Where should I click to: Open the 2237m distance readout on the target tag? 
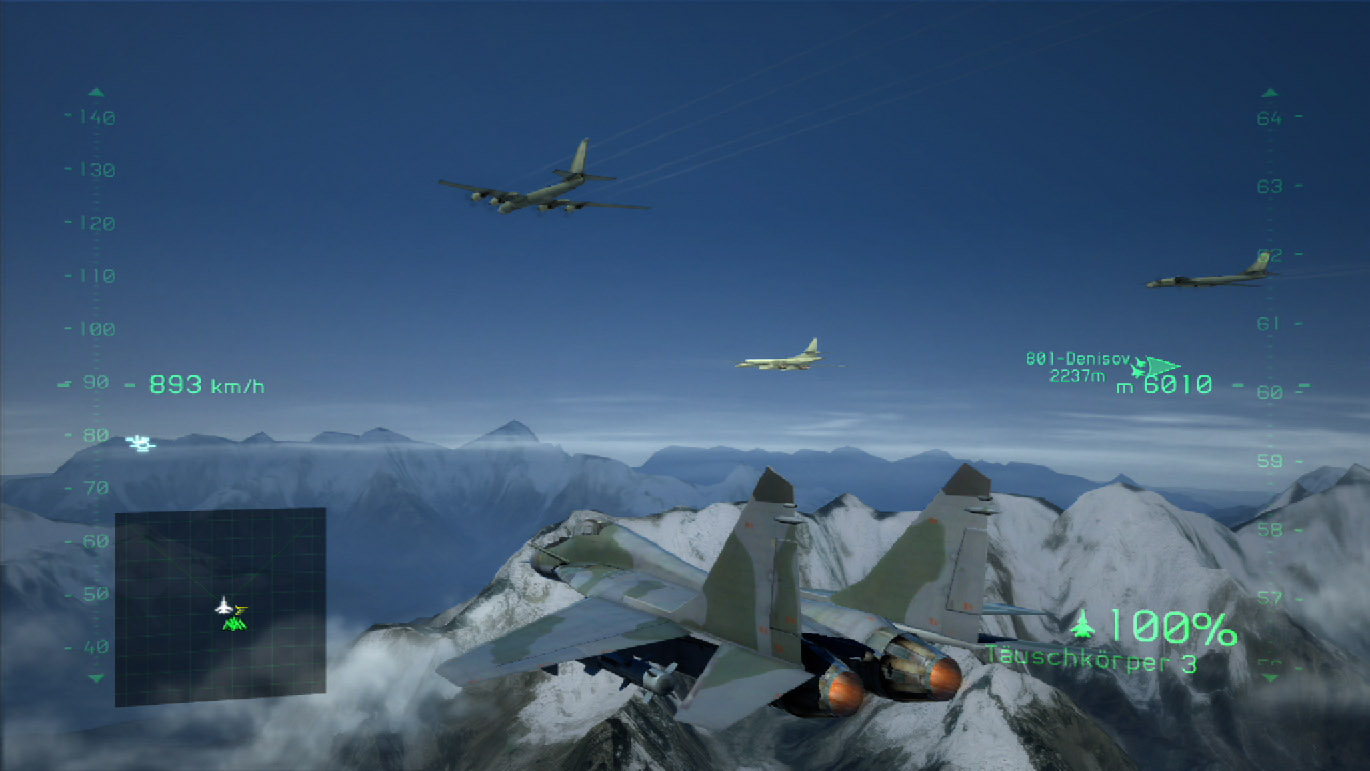pyautogui.click(x=1077, y=375)
